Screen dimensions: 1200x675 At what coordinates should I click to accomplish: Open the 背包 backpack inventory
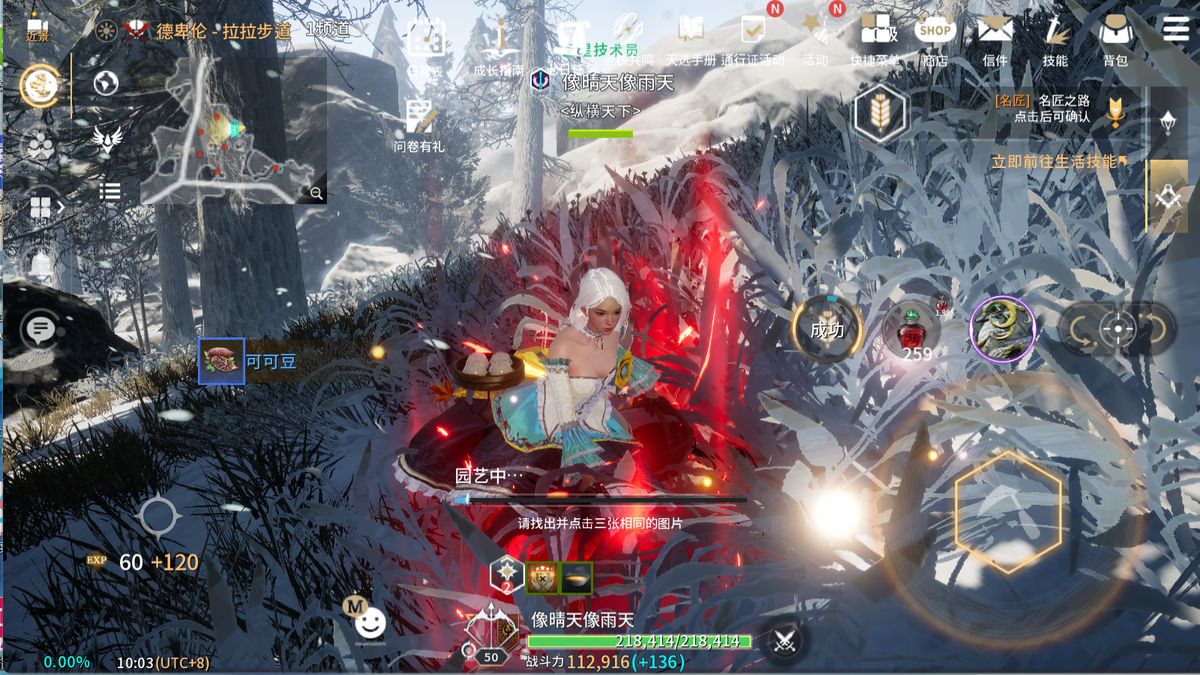[1114, 38]
